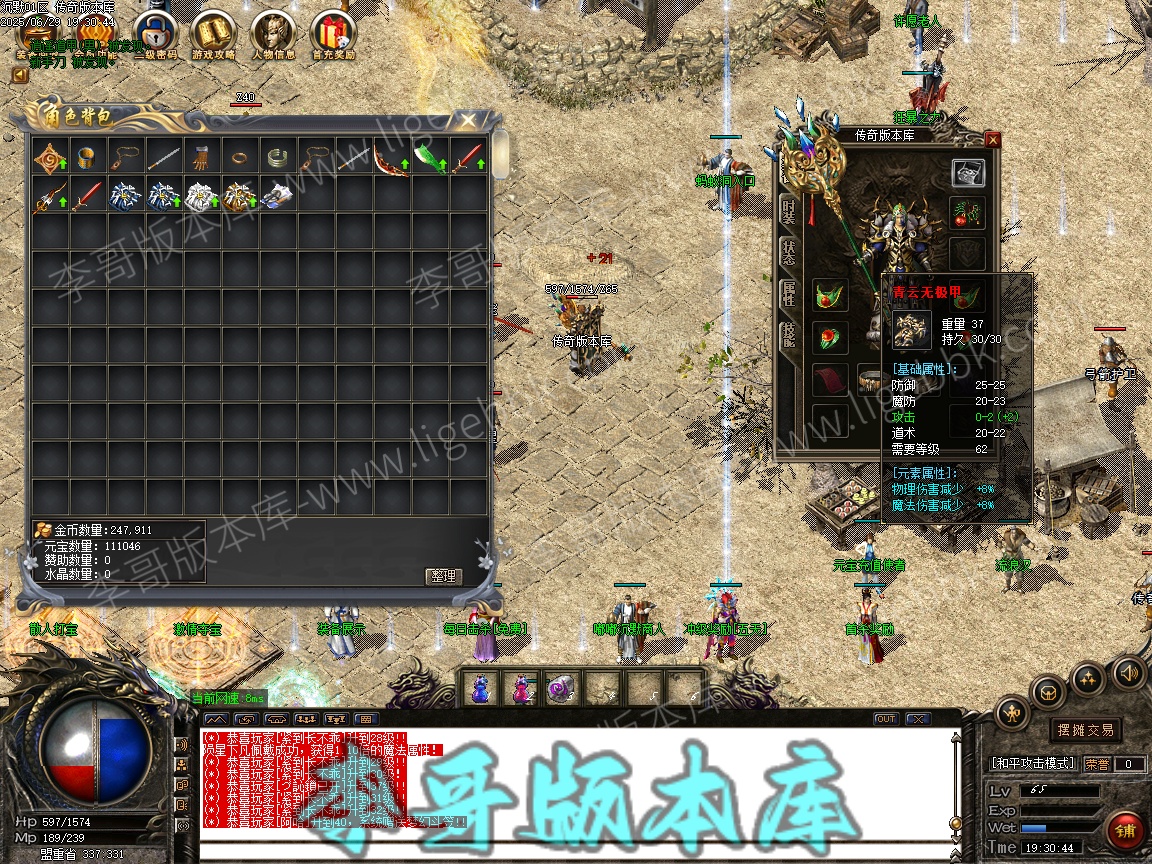Switch to the 状态 status tab
This screenshot has width=1152, height=864.
(x=788, y=254)
